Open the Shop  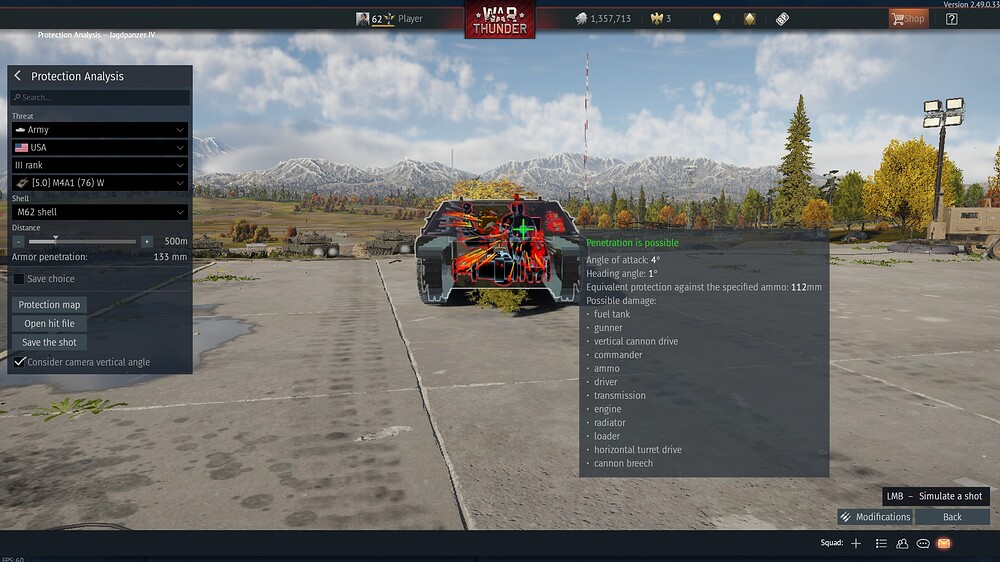pyautogui.click(x=908, y=18)
